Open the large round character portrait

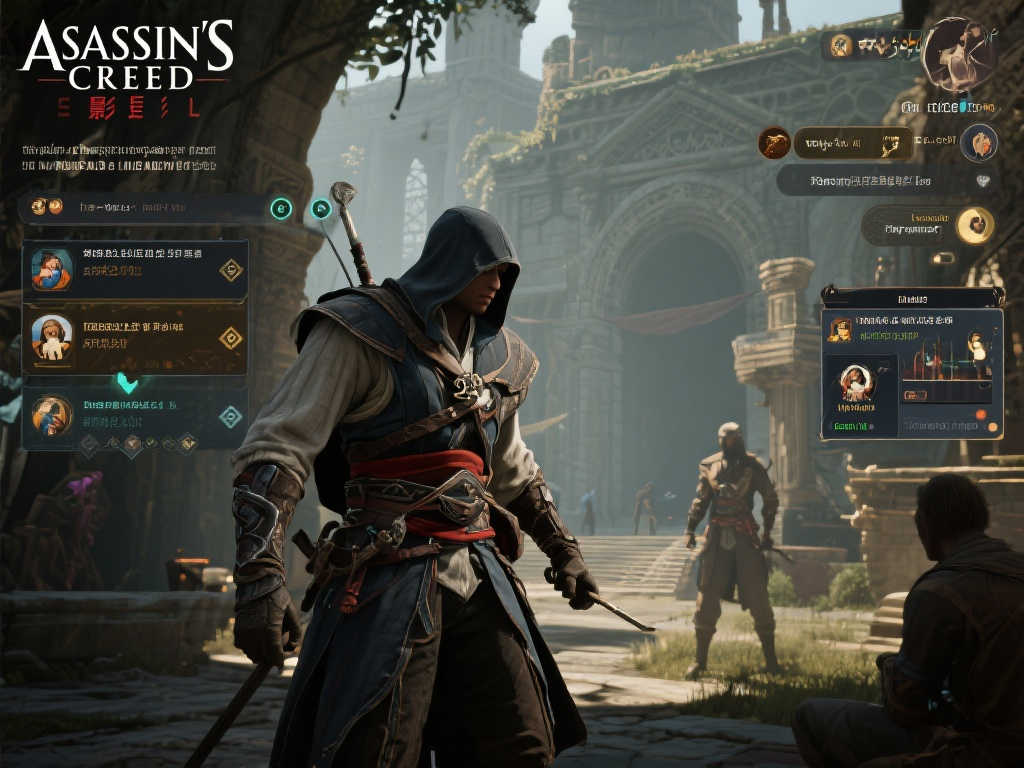(956, 53)
